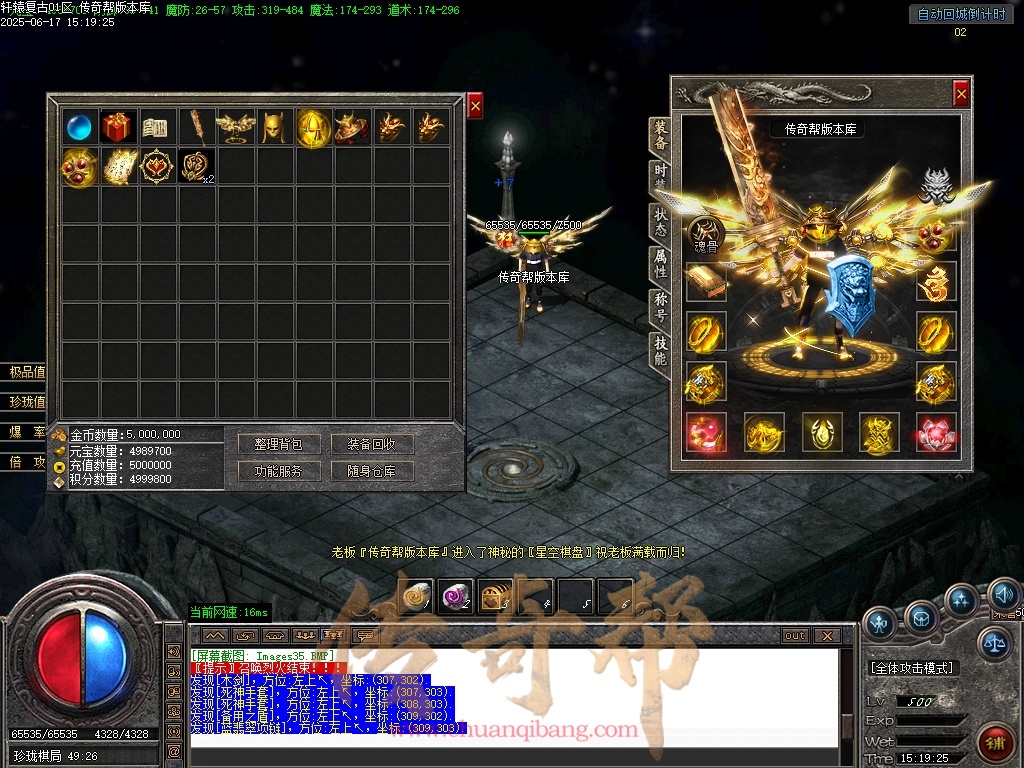Open the 称号 titles tab

coord(660,304)
